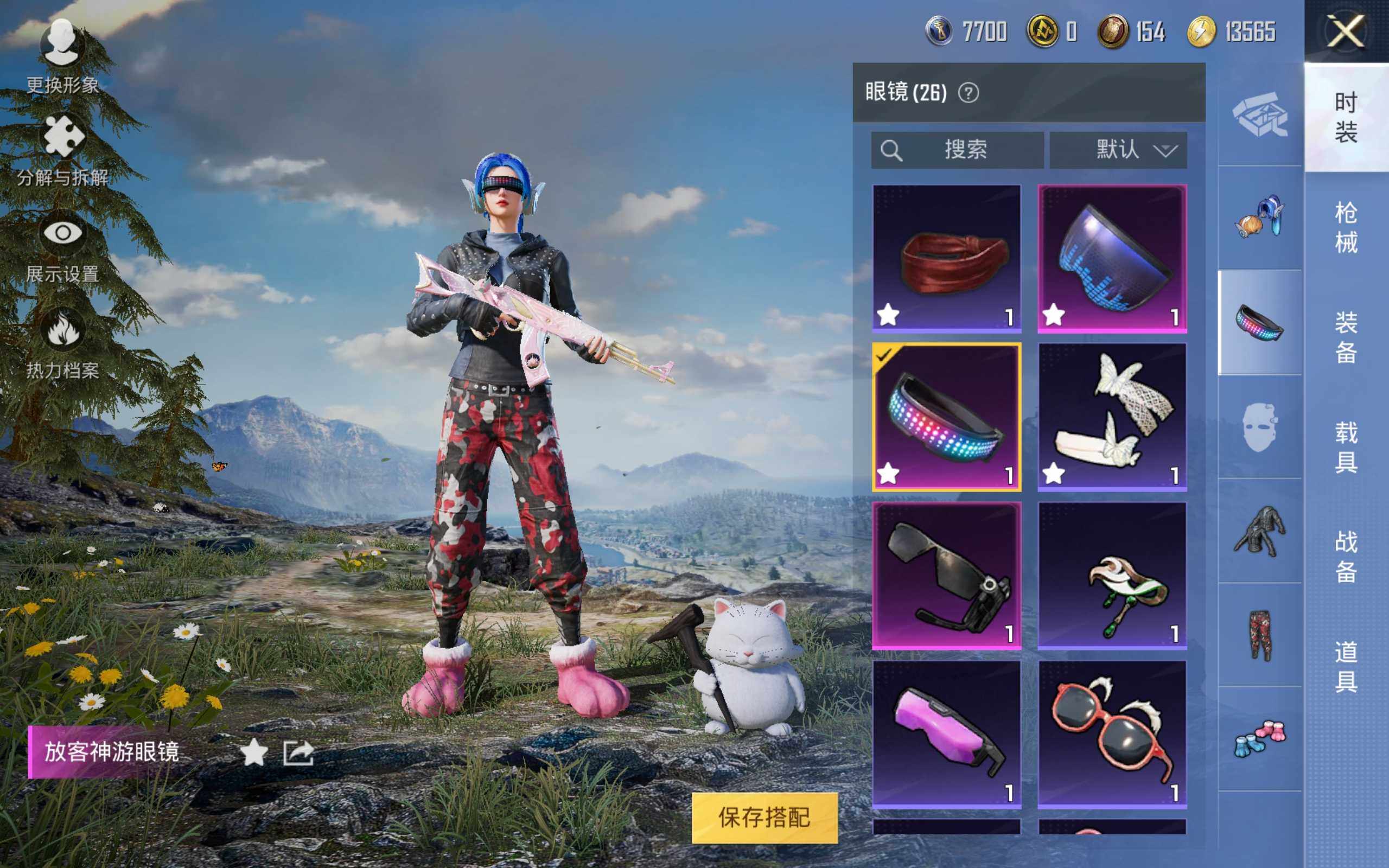Viewport: 1389px width, 868px height.
Task: Open the camo pants category
Action: tap(1260, 635)
